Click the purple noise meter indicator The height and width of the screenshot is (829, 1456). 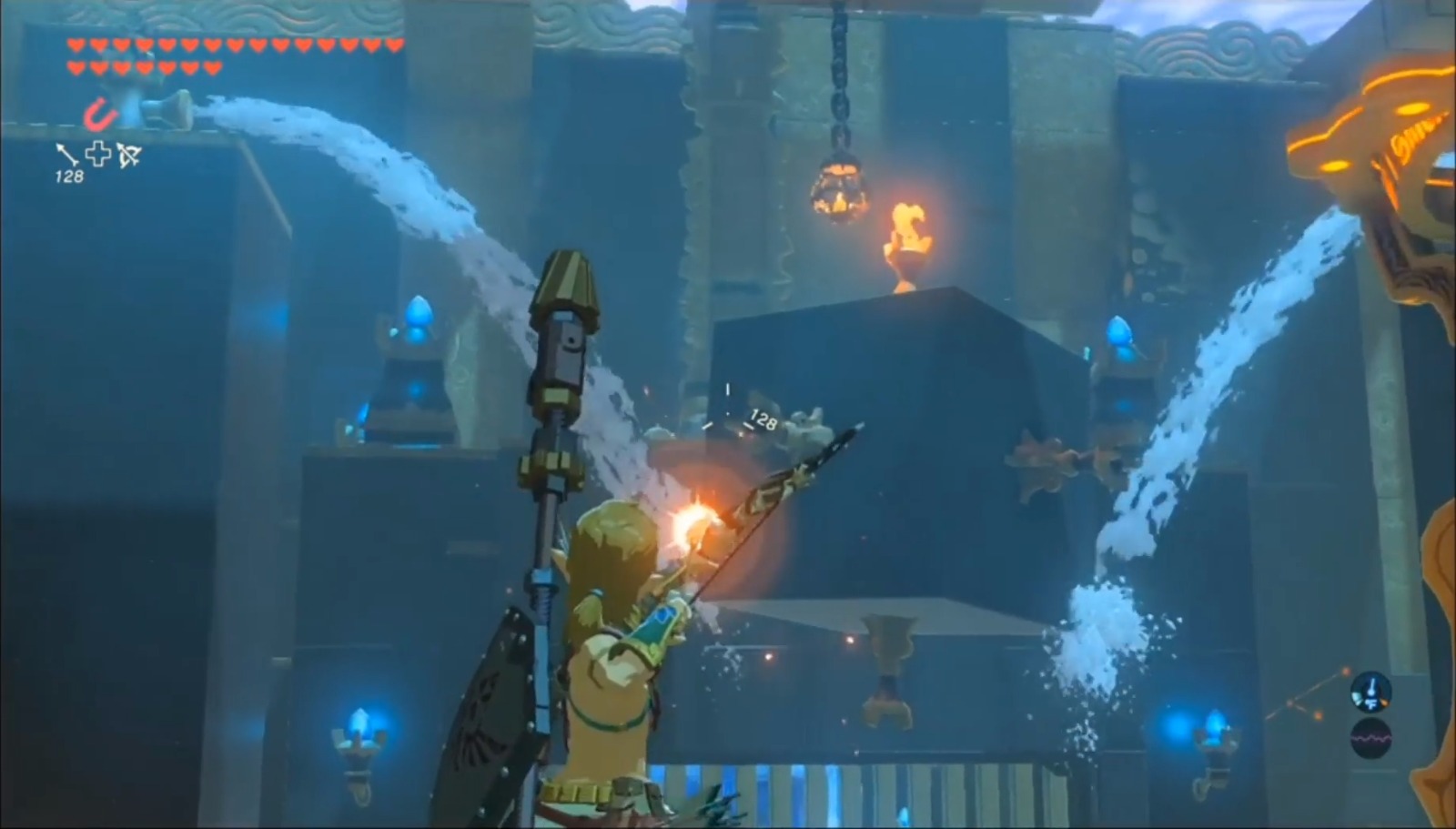(1370, 738)
